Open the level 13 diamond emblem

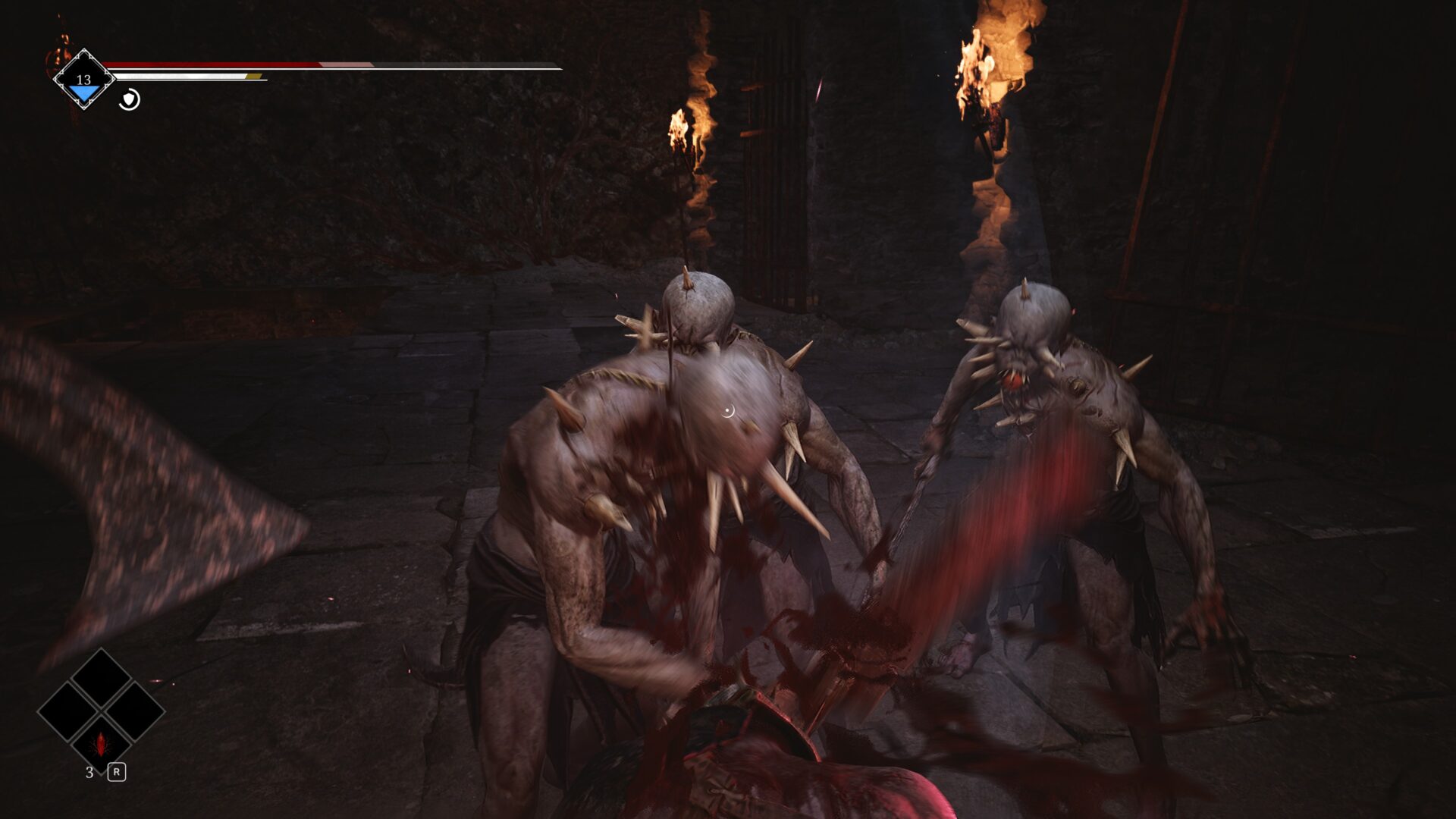click(83, 80)
